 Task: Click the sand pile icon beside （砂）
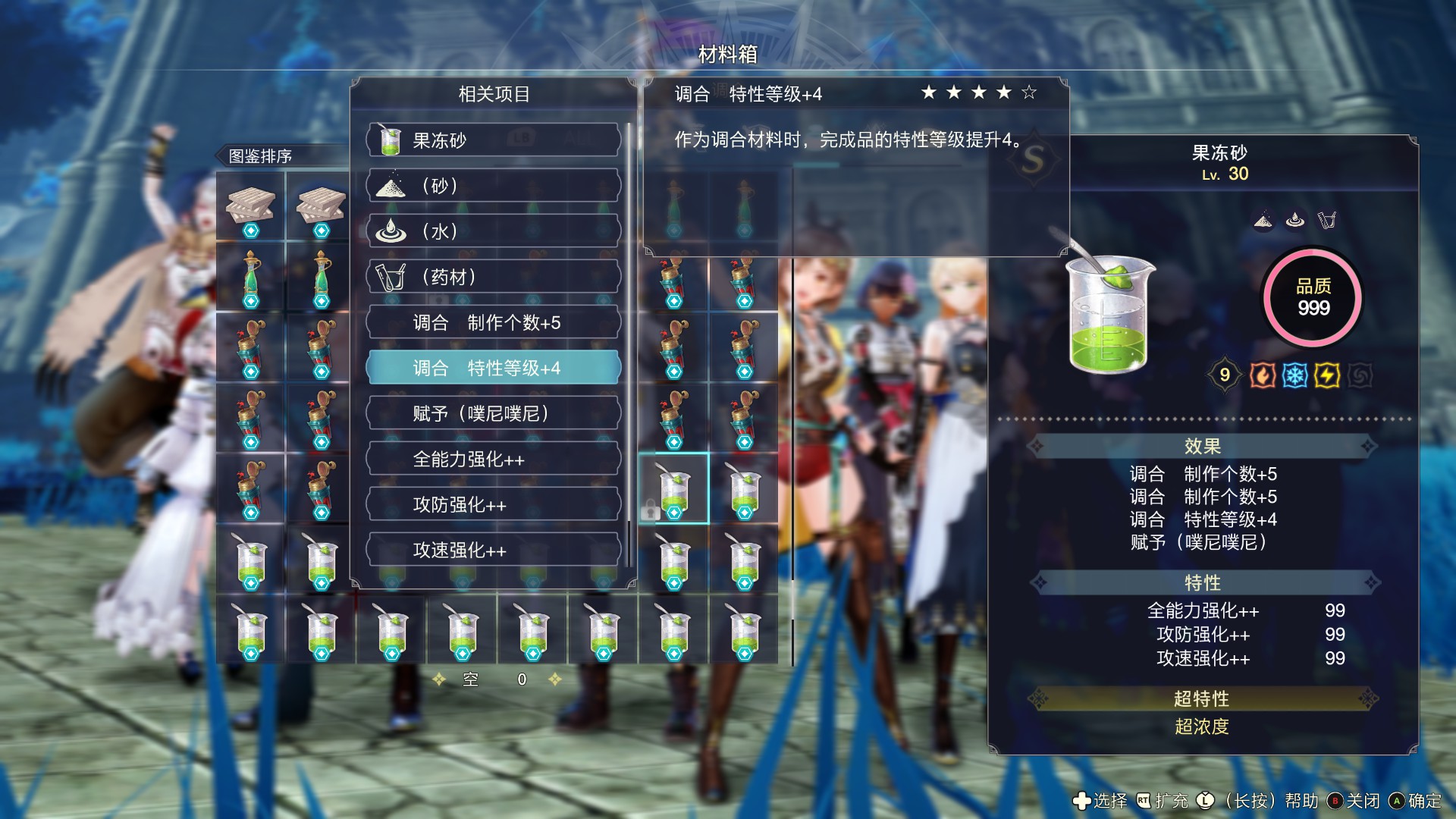[x=388, y=186]
